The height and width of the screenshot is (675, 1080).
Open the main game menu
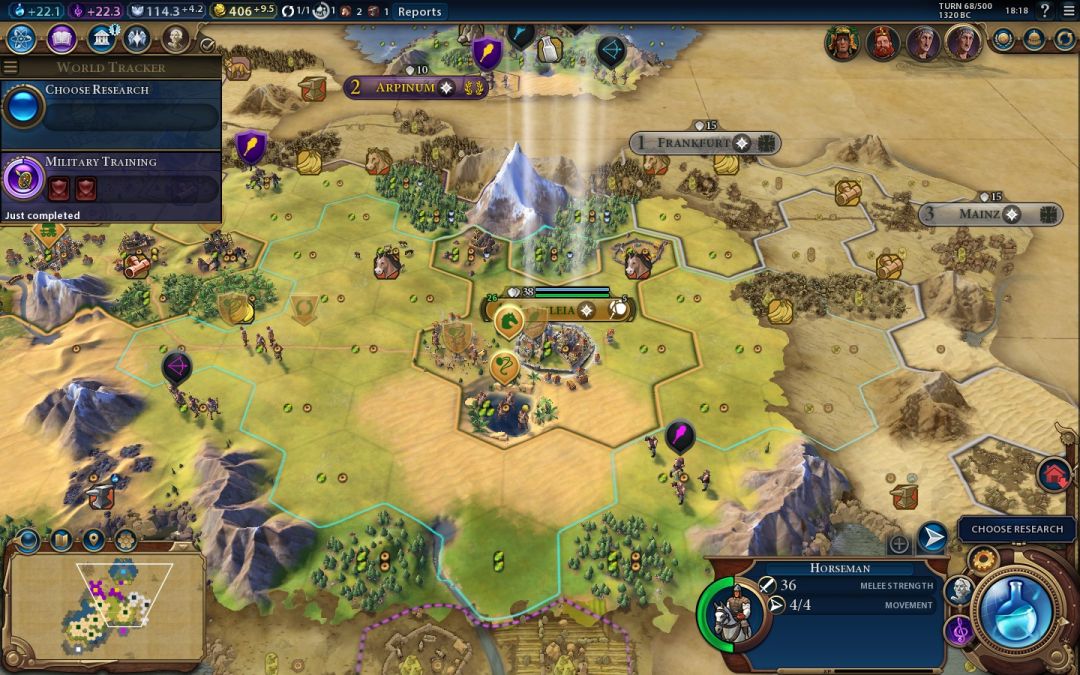(x=1067, y=11)
